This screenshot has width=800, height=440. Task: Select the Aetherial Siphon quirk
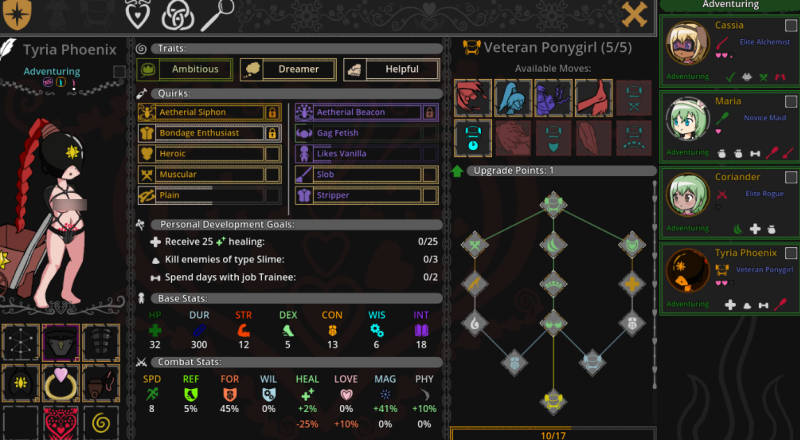click(x=200, y=112)
